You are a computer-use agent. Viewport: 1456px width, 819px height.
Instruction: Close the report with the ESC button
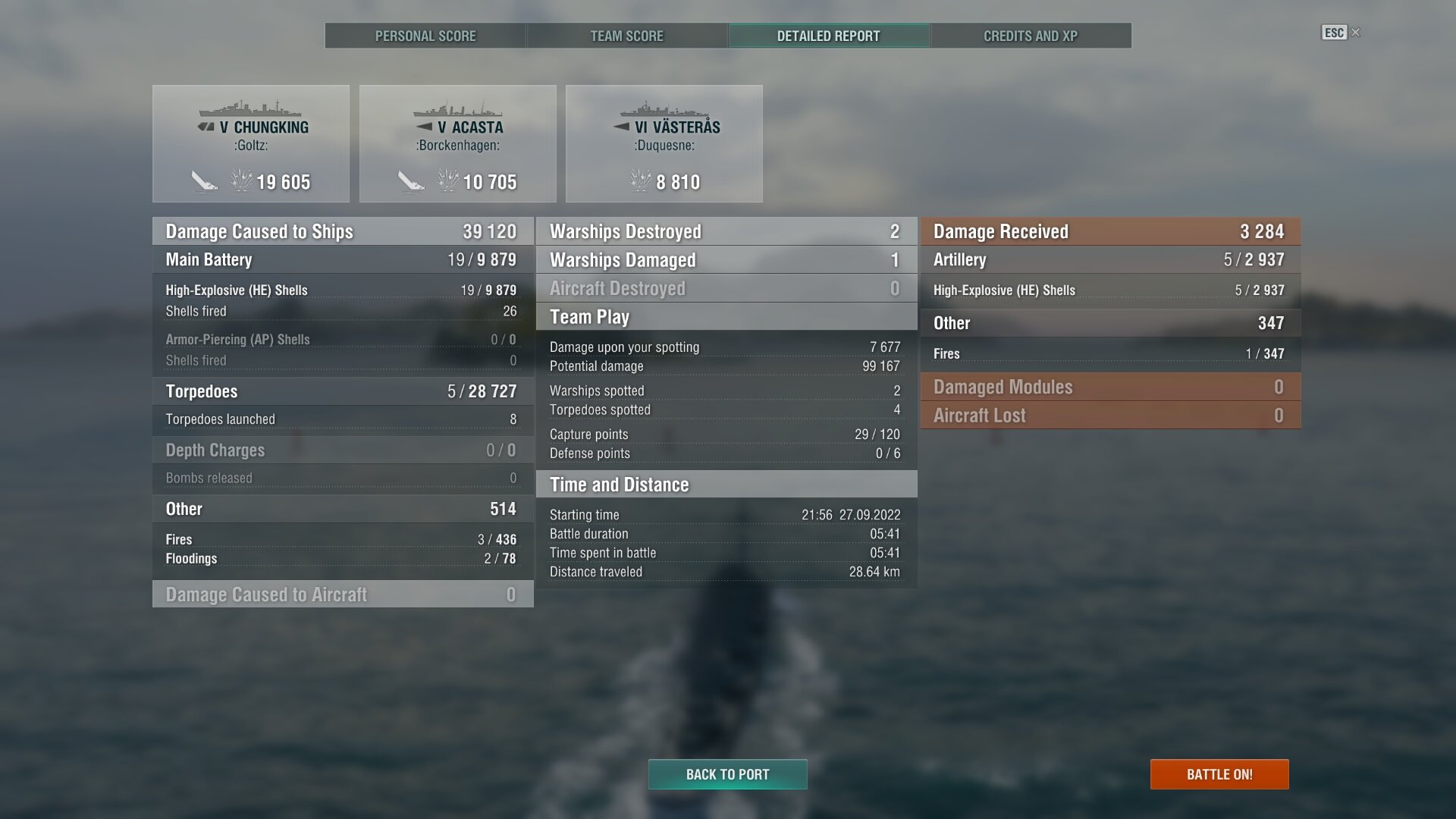(1340, 33)
